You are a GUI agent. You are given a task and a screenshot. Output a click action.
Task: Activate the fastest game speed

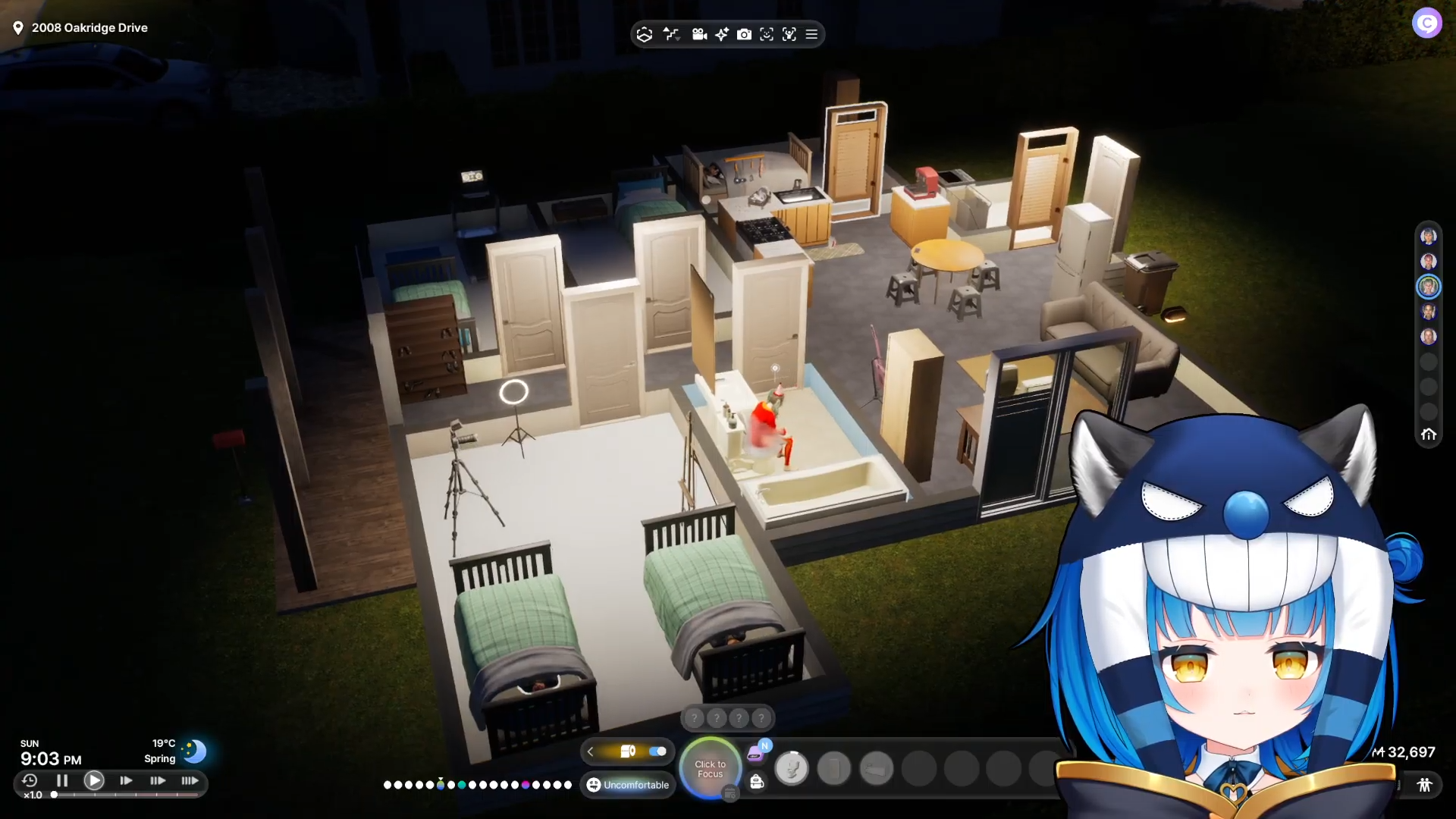190,780
